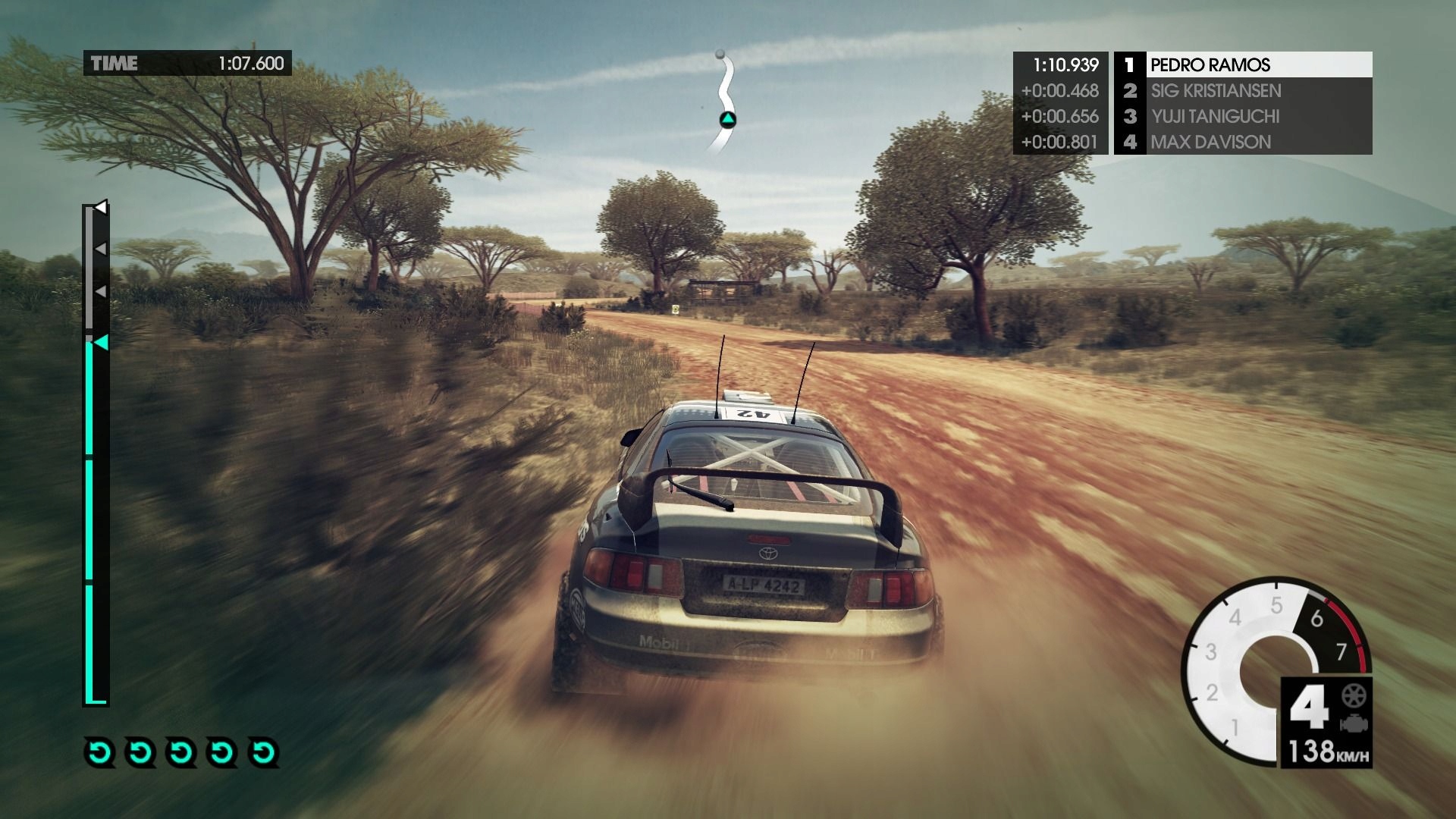Click the player arrow marker on the track map
This screenshot has width=1456, height=819.
pyautogui.click(x=727, y=119)
